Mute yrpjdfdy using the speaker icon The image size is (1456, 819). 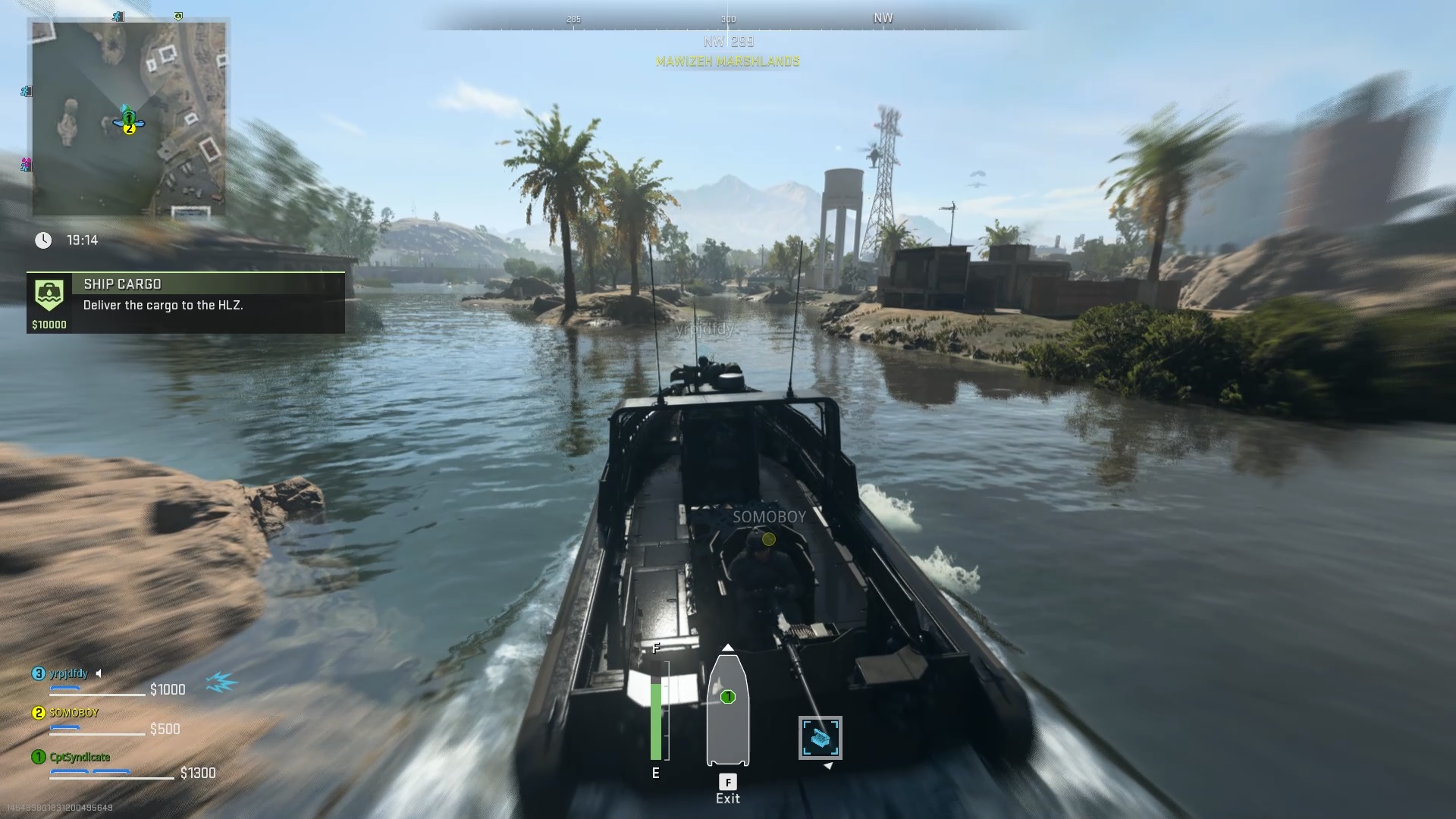(99, 673)
